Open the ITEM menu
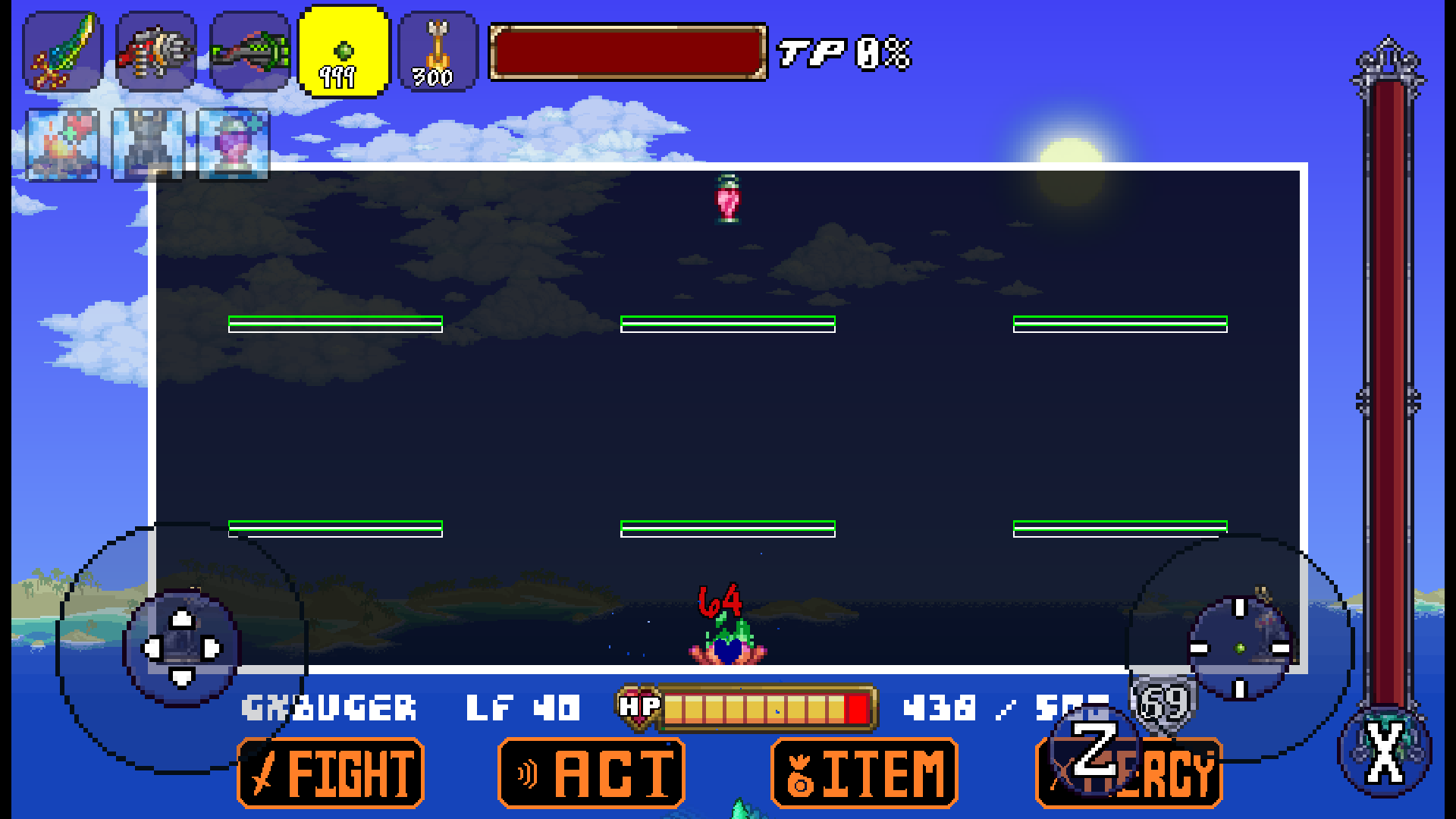 pos(864,773)
